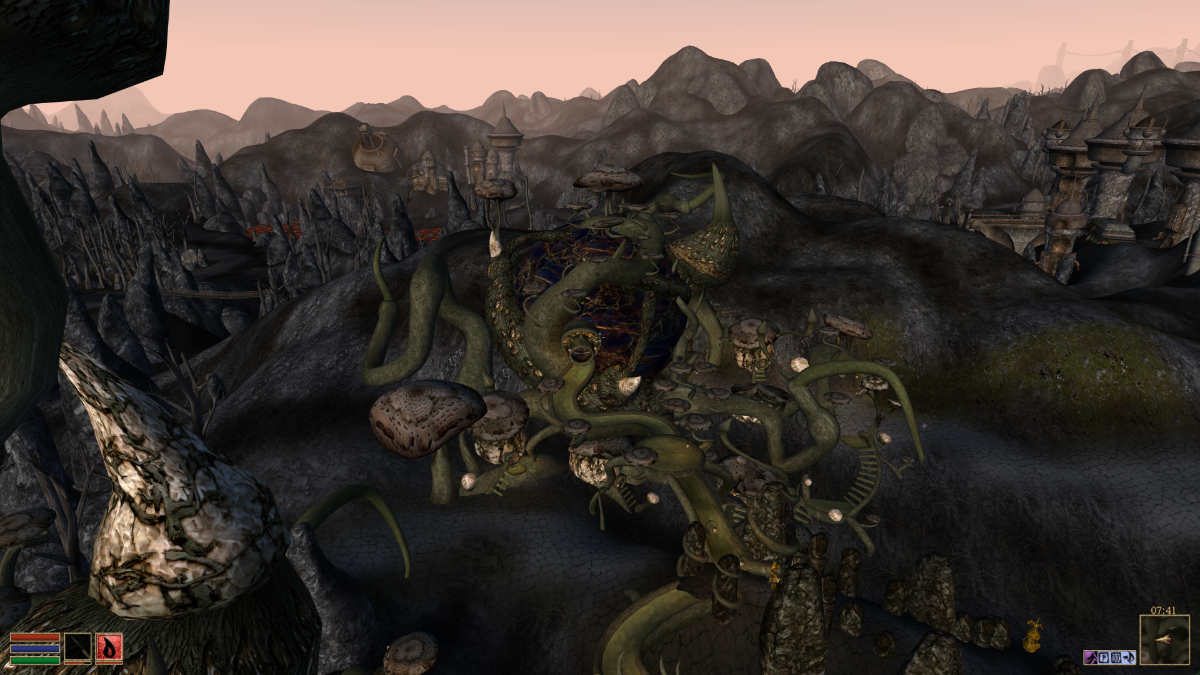Click the equipped weapon slot
The height and width of the screenshot is (675, 1200).
pyautogui.click(x=78, y=648)
